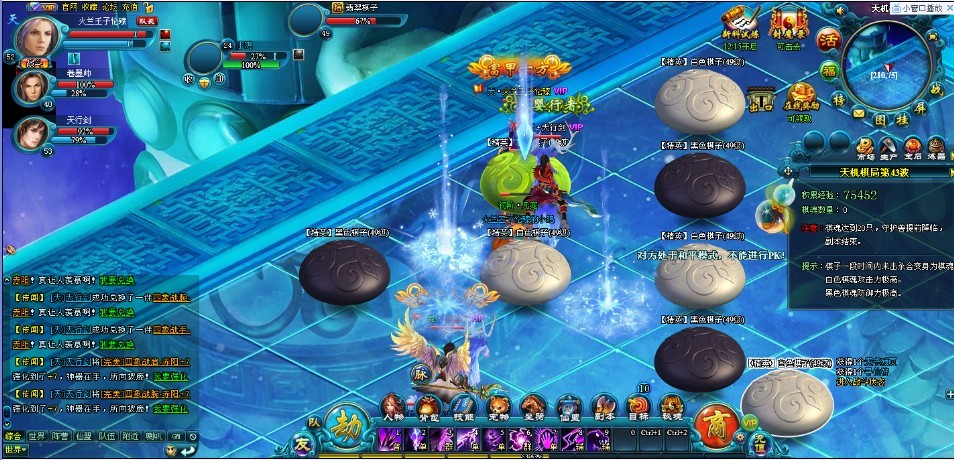Open the 活 activity button beside the minimap
954x460 pixels.
tap(827, 41)
